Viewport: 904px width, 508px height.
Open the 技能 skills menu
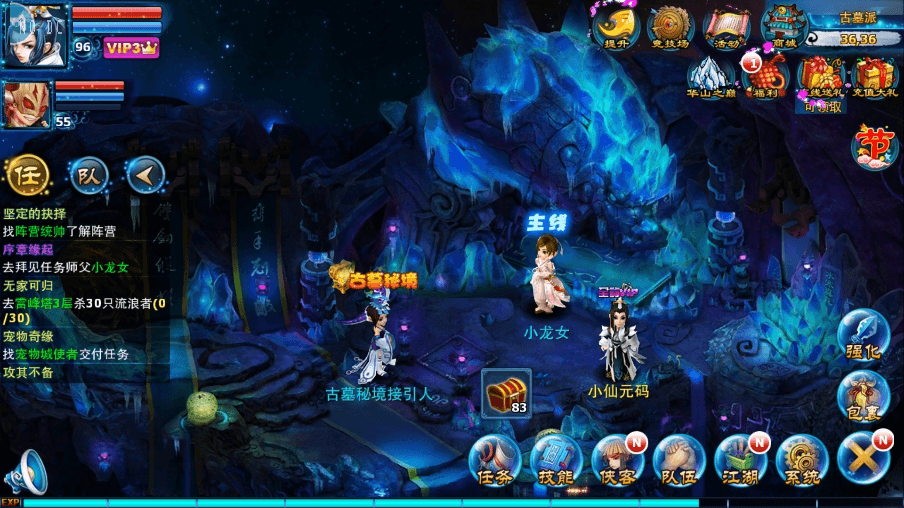coord(556,461)
